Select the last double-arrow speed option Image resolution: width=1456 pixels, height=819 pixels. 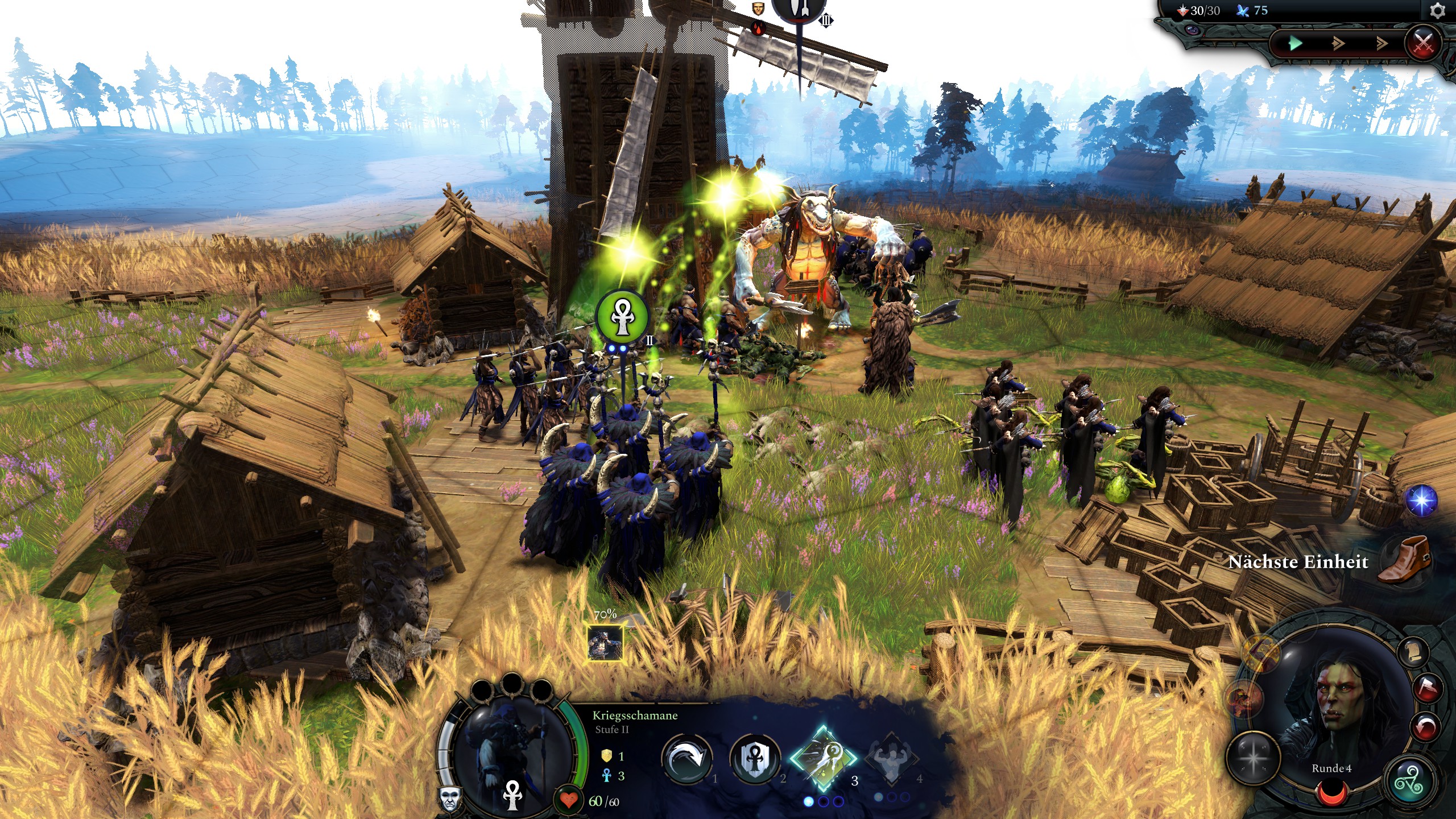click(1381, 43)
